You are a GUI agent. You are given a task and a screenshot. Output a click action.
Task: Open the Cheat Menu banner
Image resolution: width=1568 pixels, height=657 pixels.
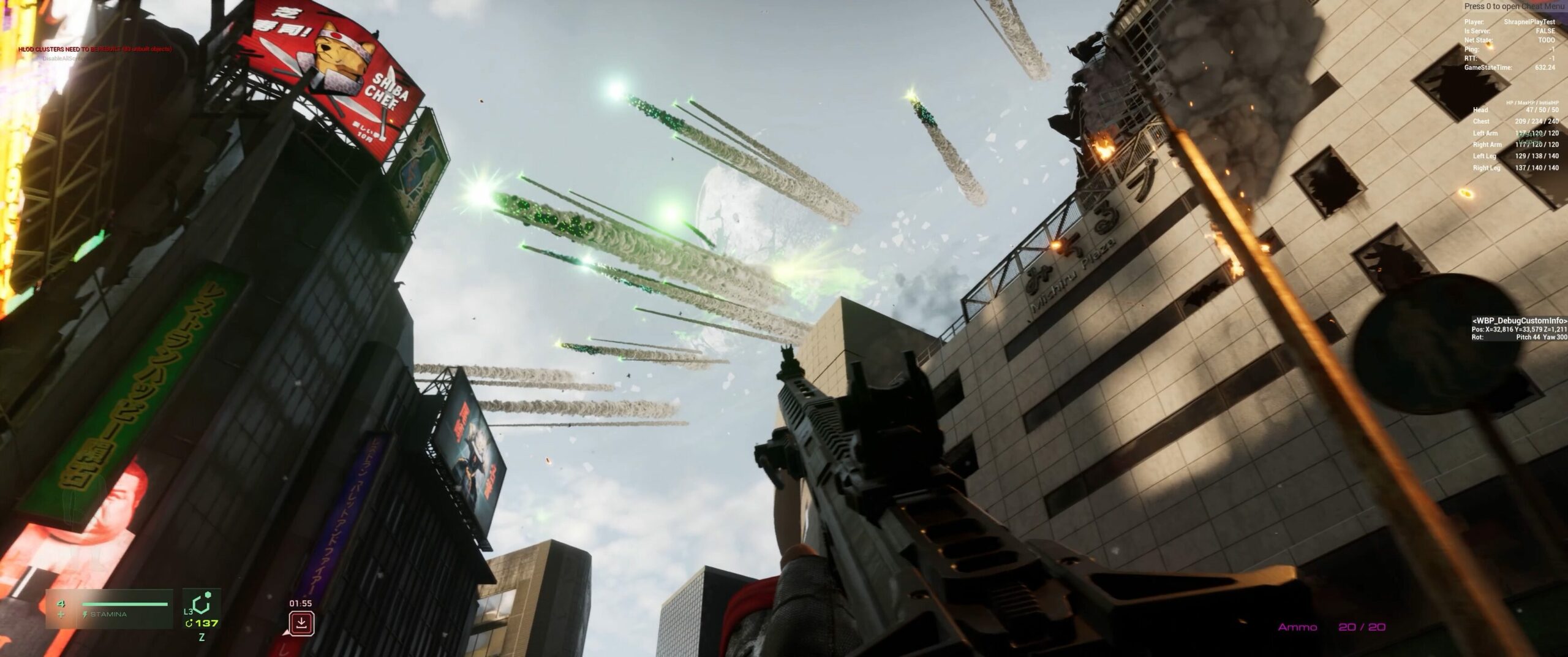tap(1513, 7)
